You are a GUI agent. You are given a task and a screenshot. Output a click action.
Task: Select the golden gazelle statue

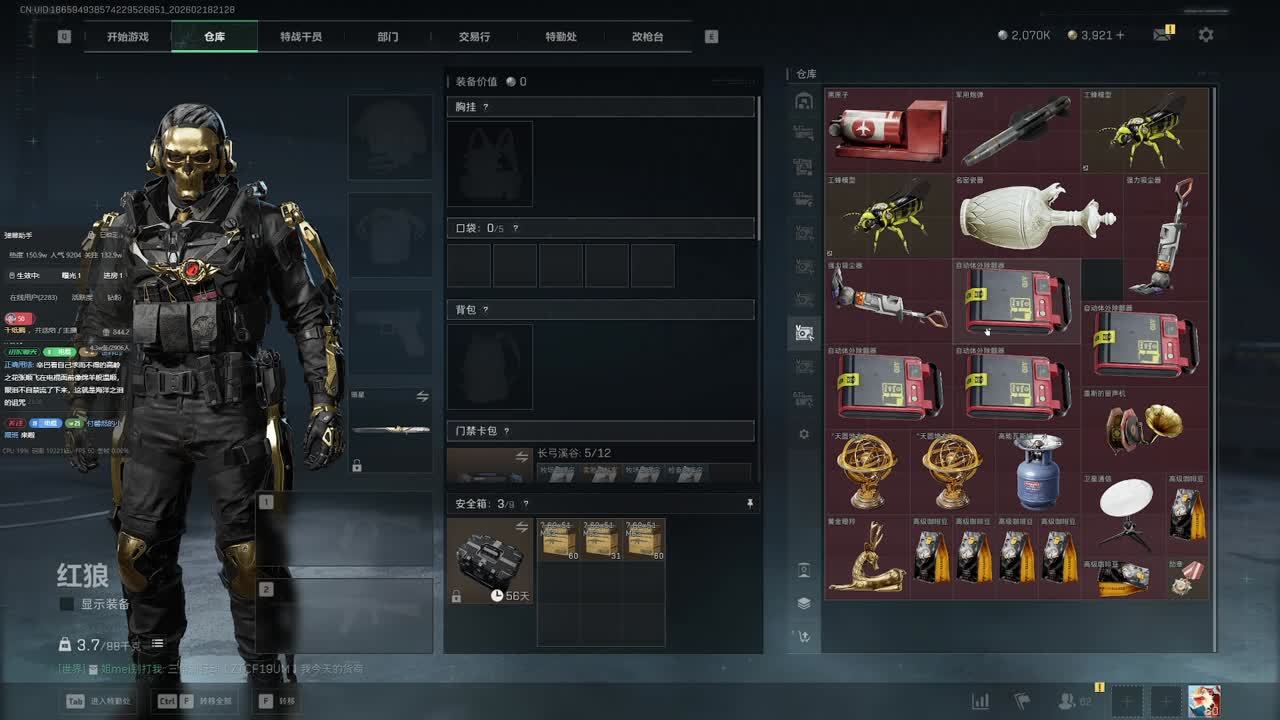pyautogui.click(x=866, y=557)
